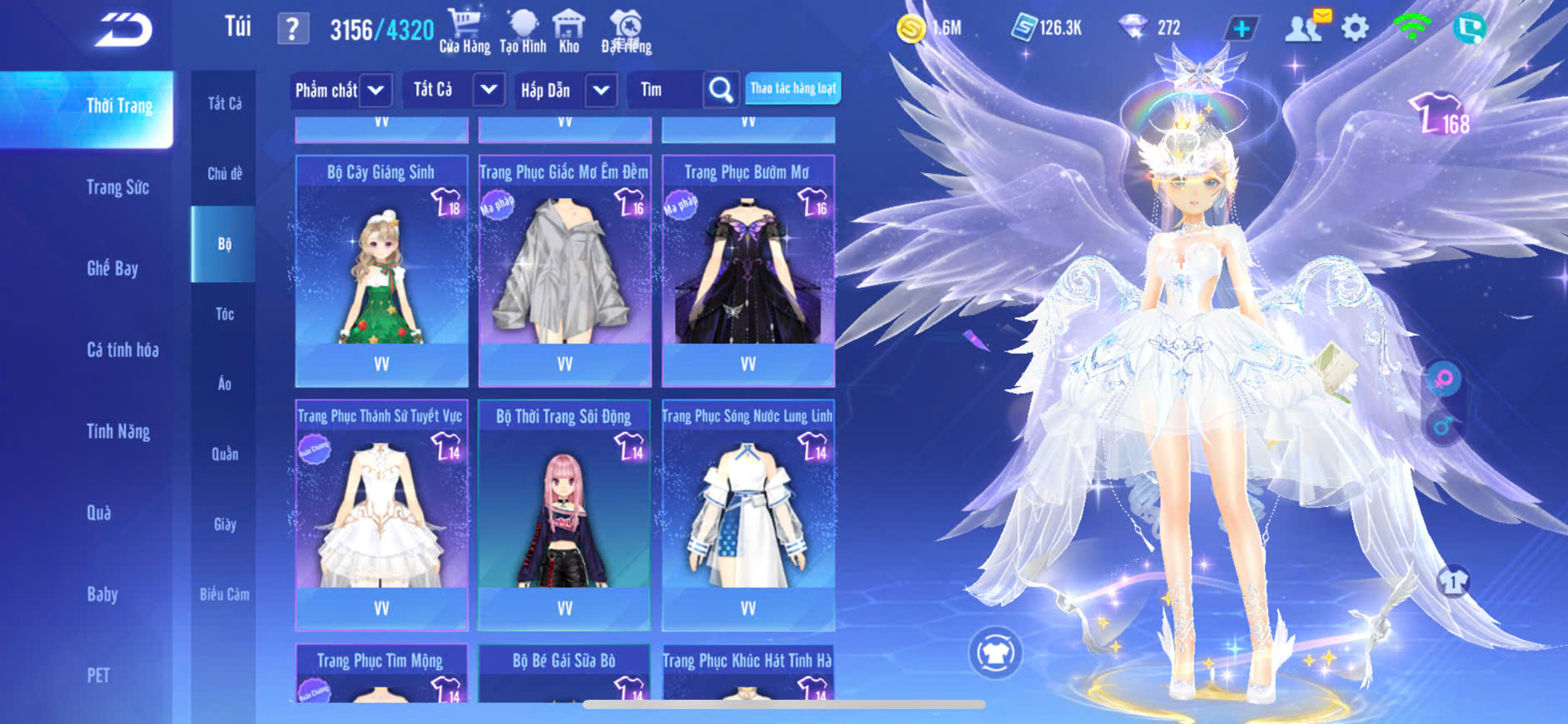
Task: Open the Kho storage
Action: coord(569,32)
